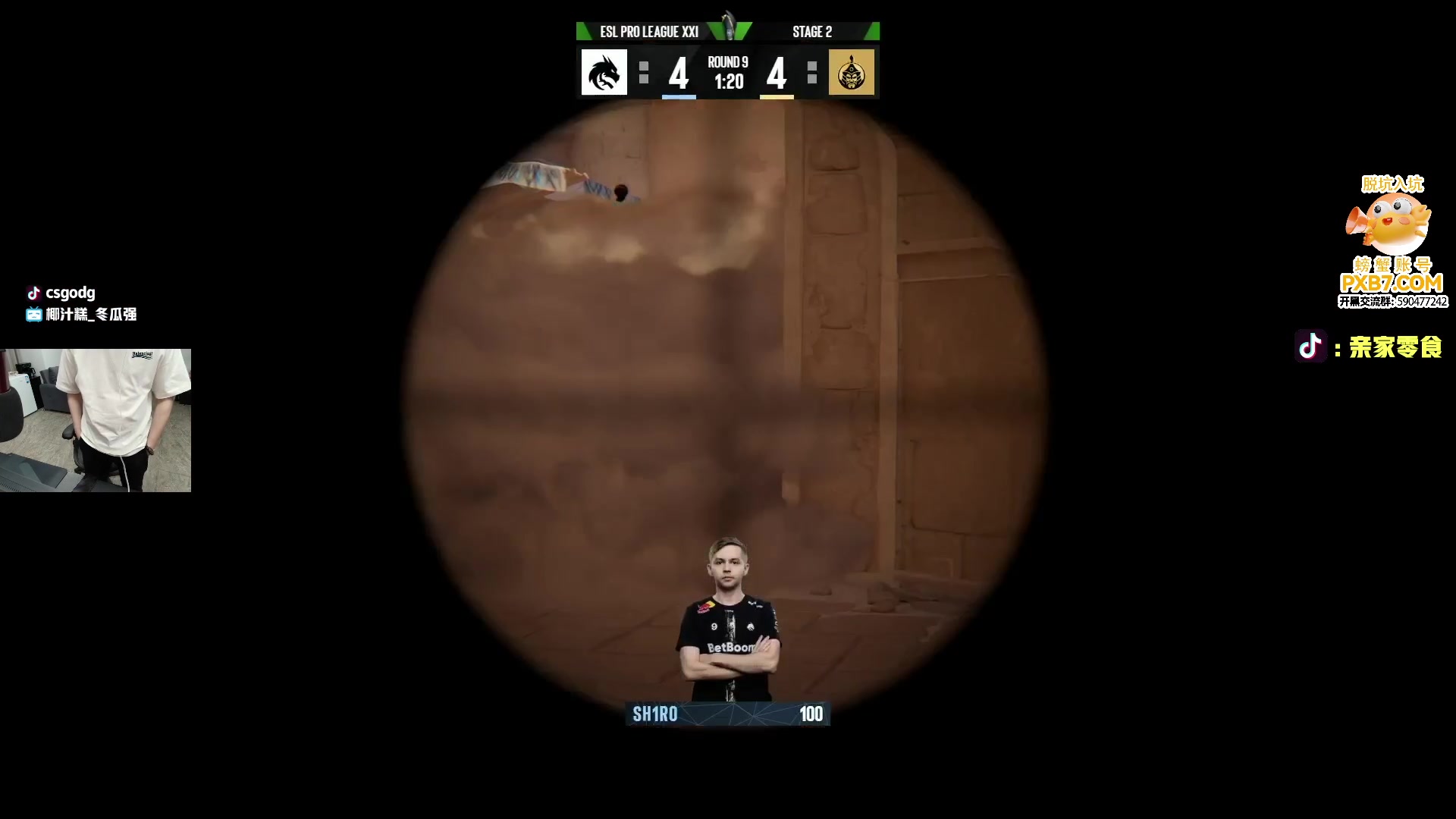This screenshot has height=819, width=1456.
Task: Open the streamer webcam thumbnail
Action: click(x=96, y=420)
